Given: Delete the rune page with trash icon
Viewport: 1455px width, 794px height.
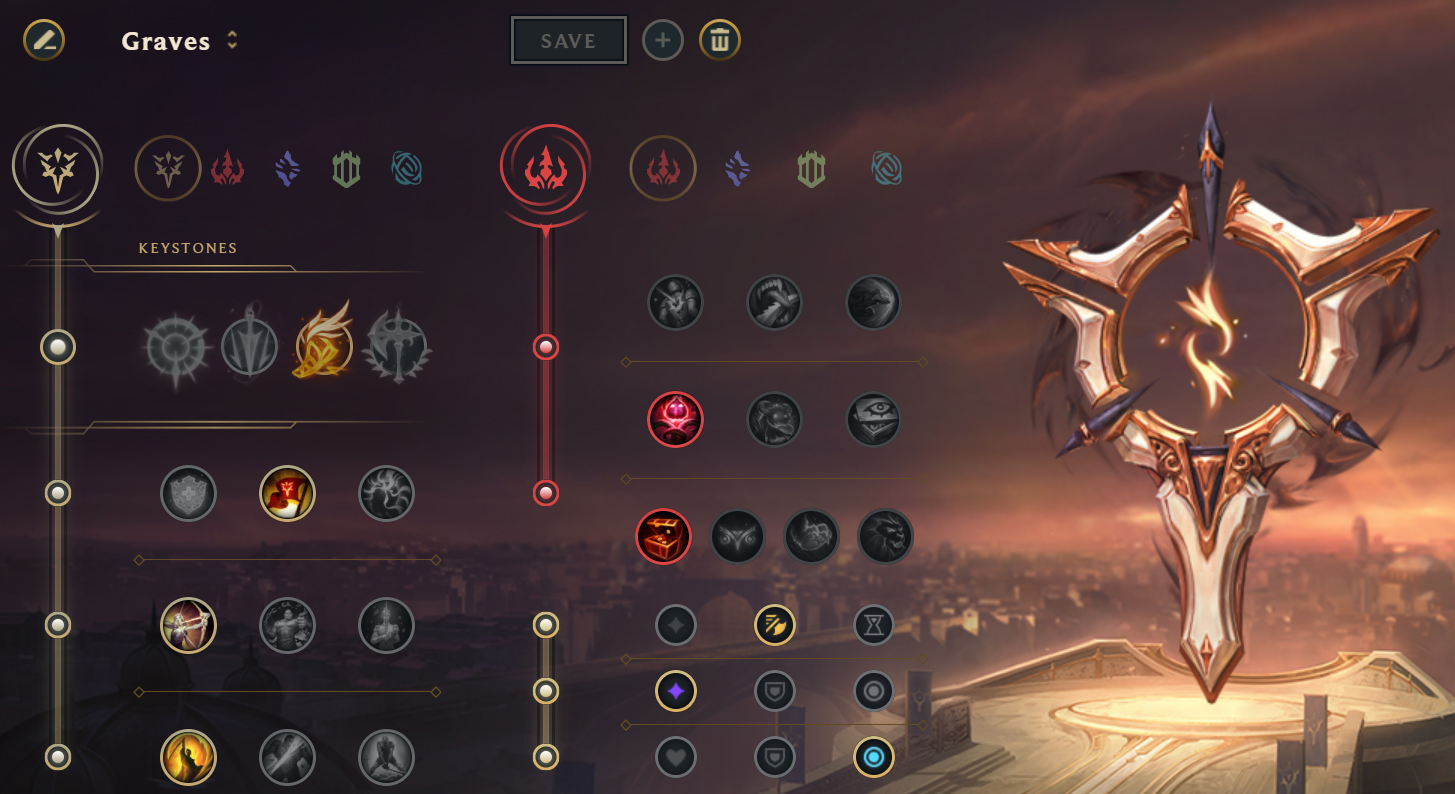Looking at the screenshot, I should pos(719,41).
